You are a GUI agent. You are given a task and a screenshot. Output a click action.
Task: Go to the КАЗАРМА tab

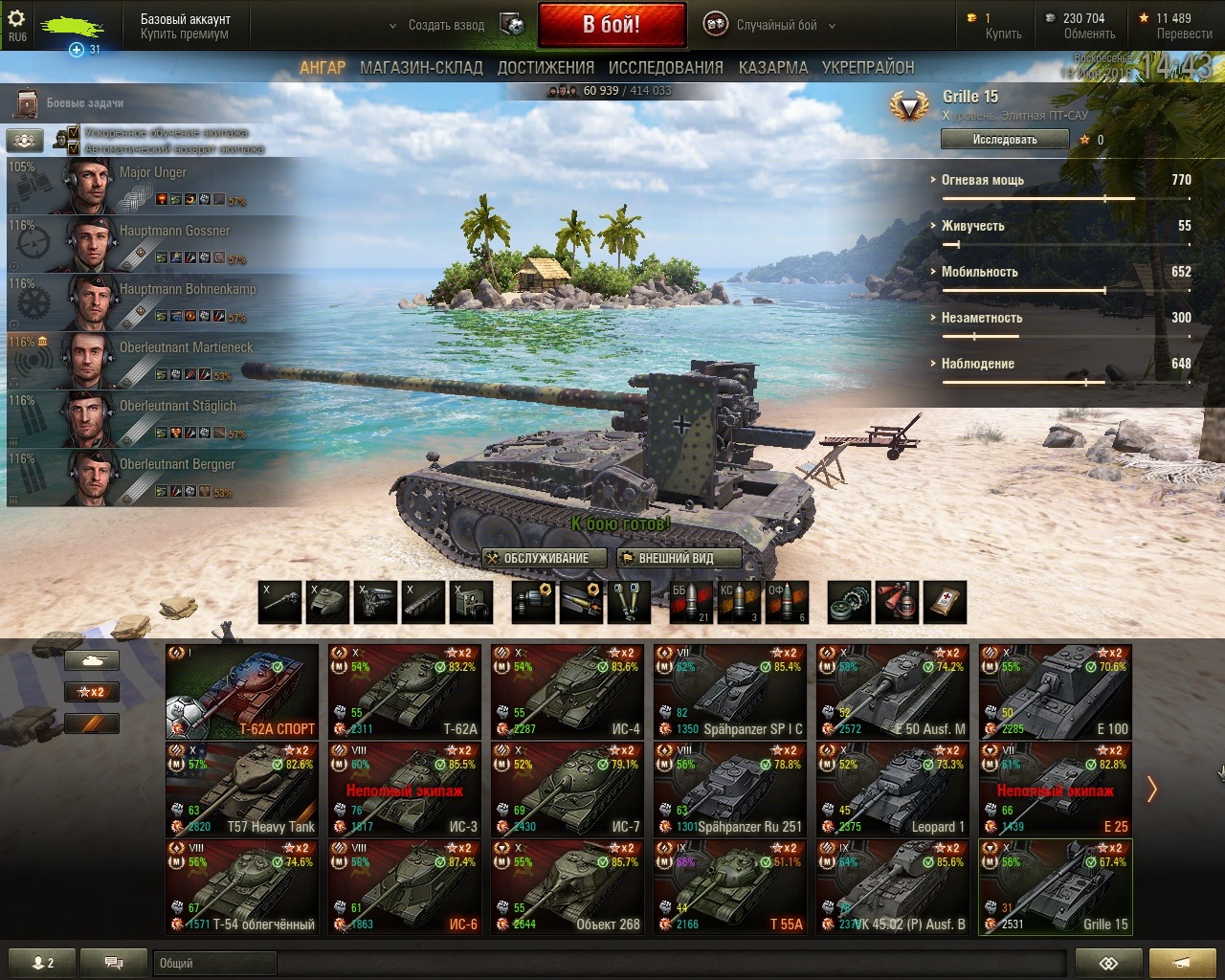tap(773, 67)
